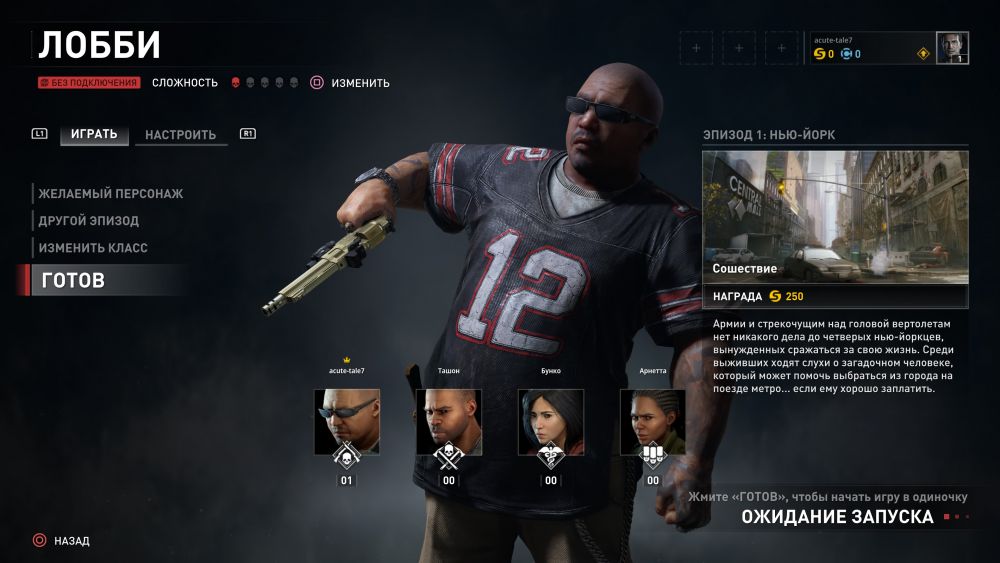Image resolution: width=1000 pixels, height=563 pixels.
Task: Open ИЗМЕНИТЬ КЛАСС menu entry
Action: tap(93, 247)
